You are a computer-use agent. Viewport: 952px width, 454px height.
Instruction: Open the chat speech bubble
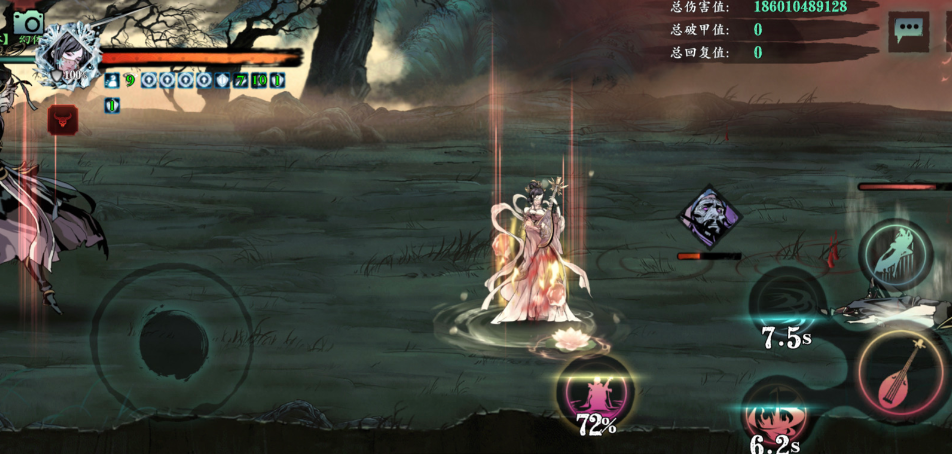tap(908, 31)
